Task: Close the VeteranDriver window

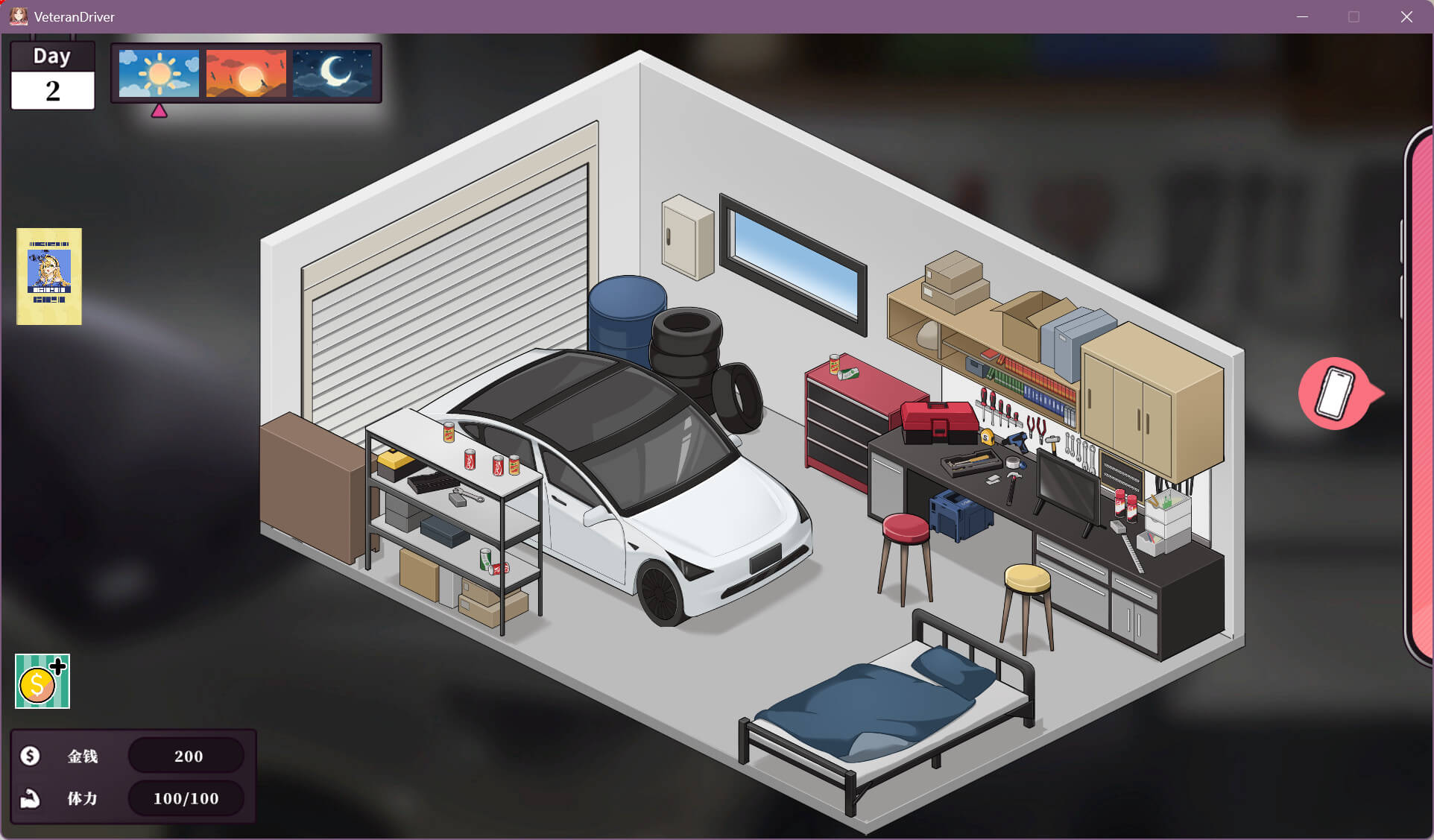Action: tap(1406, 16)
